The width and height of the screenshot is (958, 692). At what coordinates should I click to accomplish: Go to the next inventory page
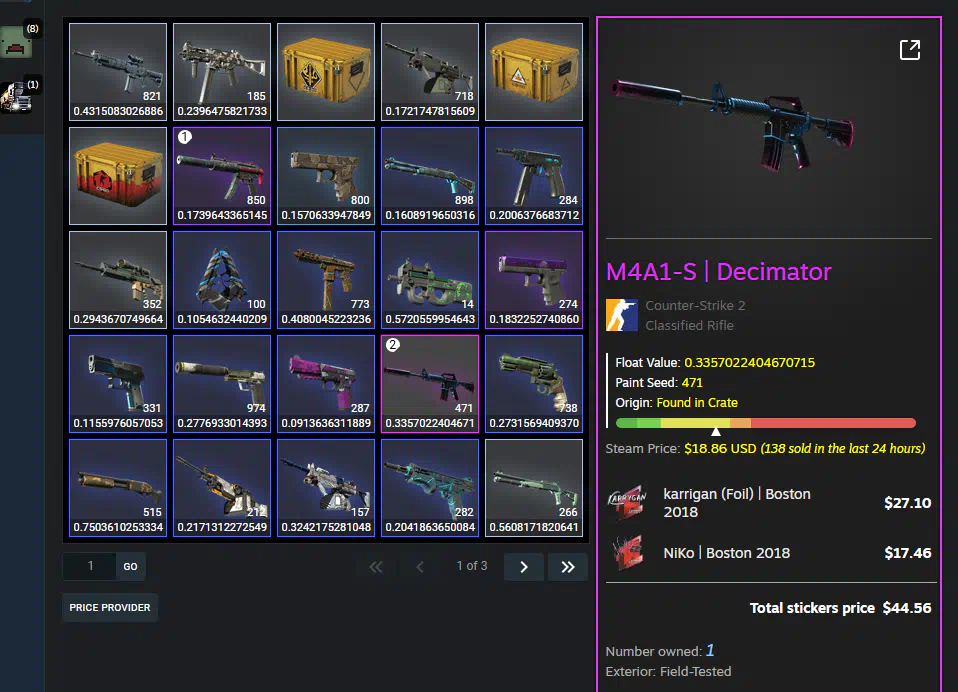(523, 567)
